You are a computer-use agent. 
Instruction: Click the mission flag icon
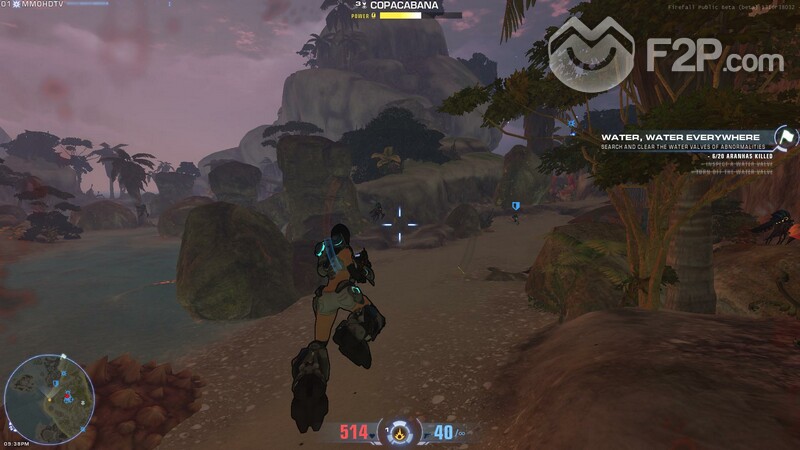click(x=787, y=137)
